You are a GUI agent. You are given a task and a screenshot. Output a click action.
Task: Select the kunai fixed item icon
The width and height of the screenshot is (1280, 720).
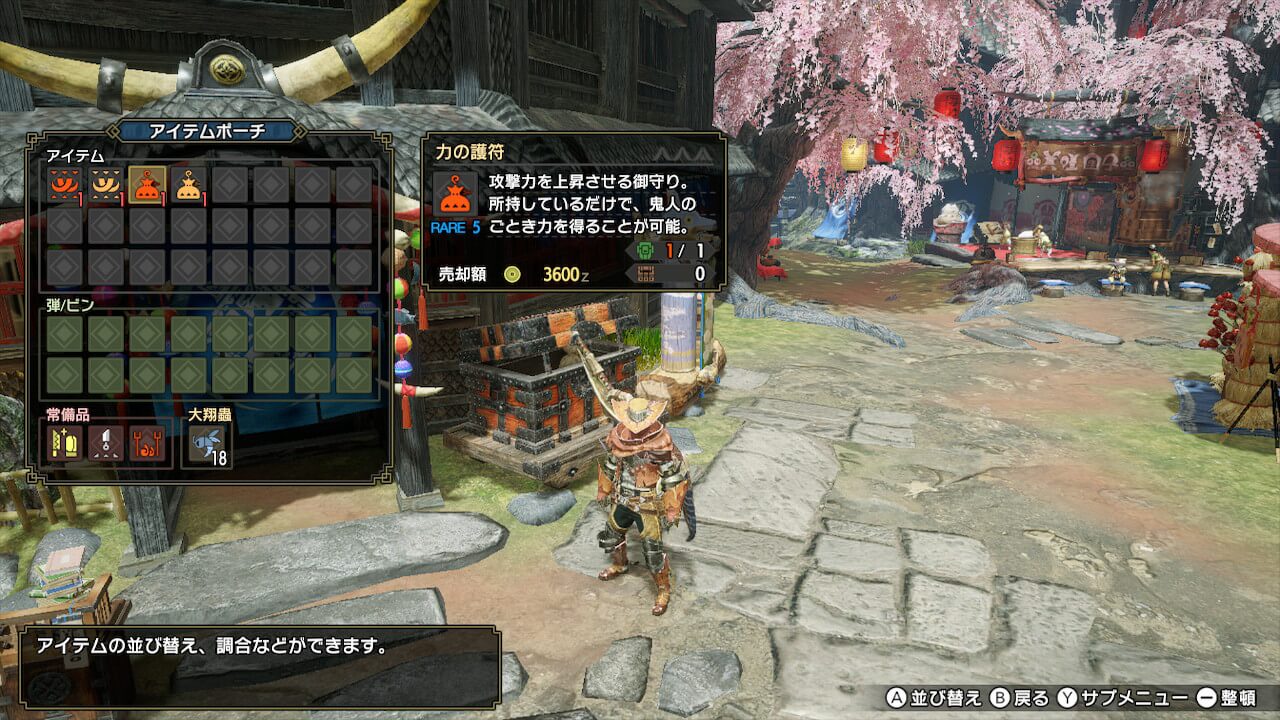click(x=106, y=442)
